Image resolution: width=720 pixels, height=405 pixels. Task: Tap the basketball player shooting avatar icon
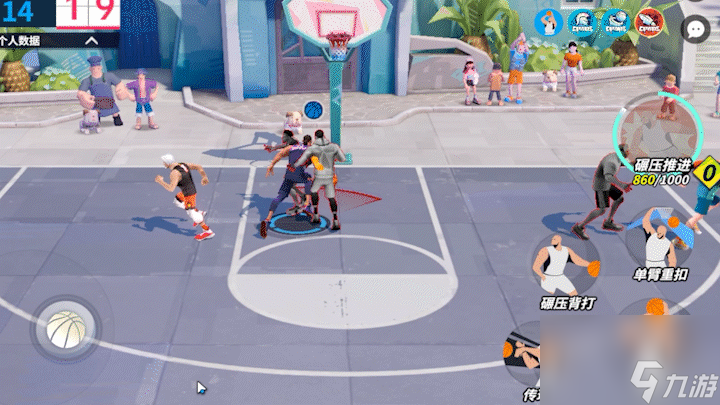pos(548,22)
